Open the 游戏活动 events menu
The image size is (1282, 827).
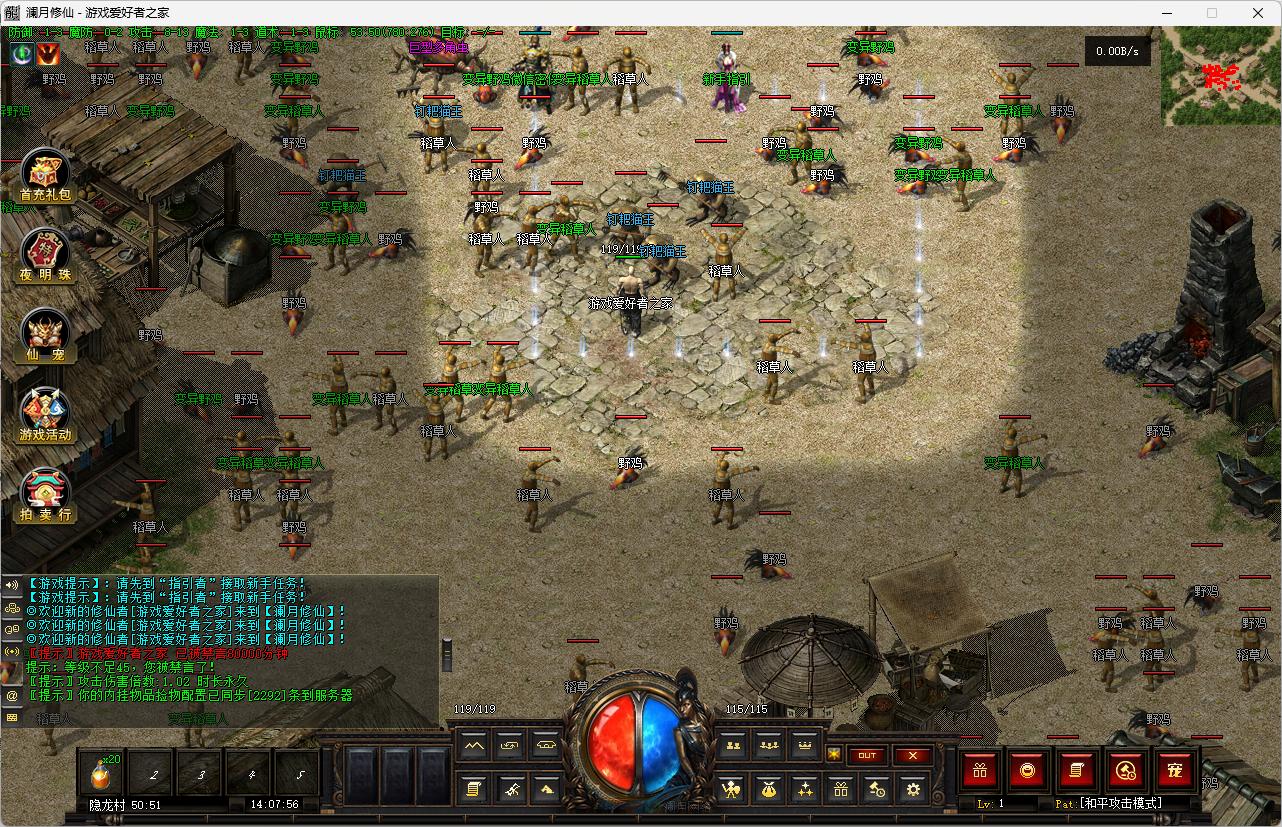click(x=45, y=415)
